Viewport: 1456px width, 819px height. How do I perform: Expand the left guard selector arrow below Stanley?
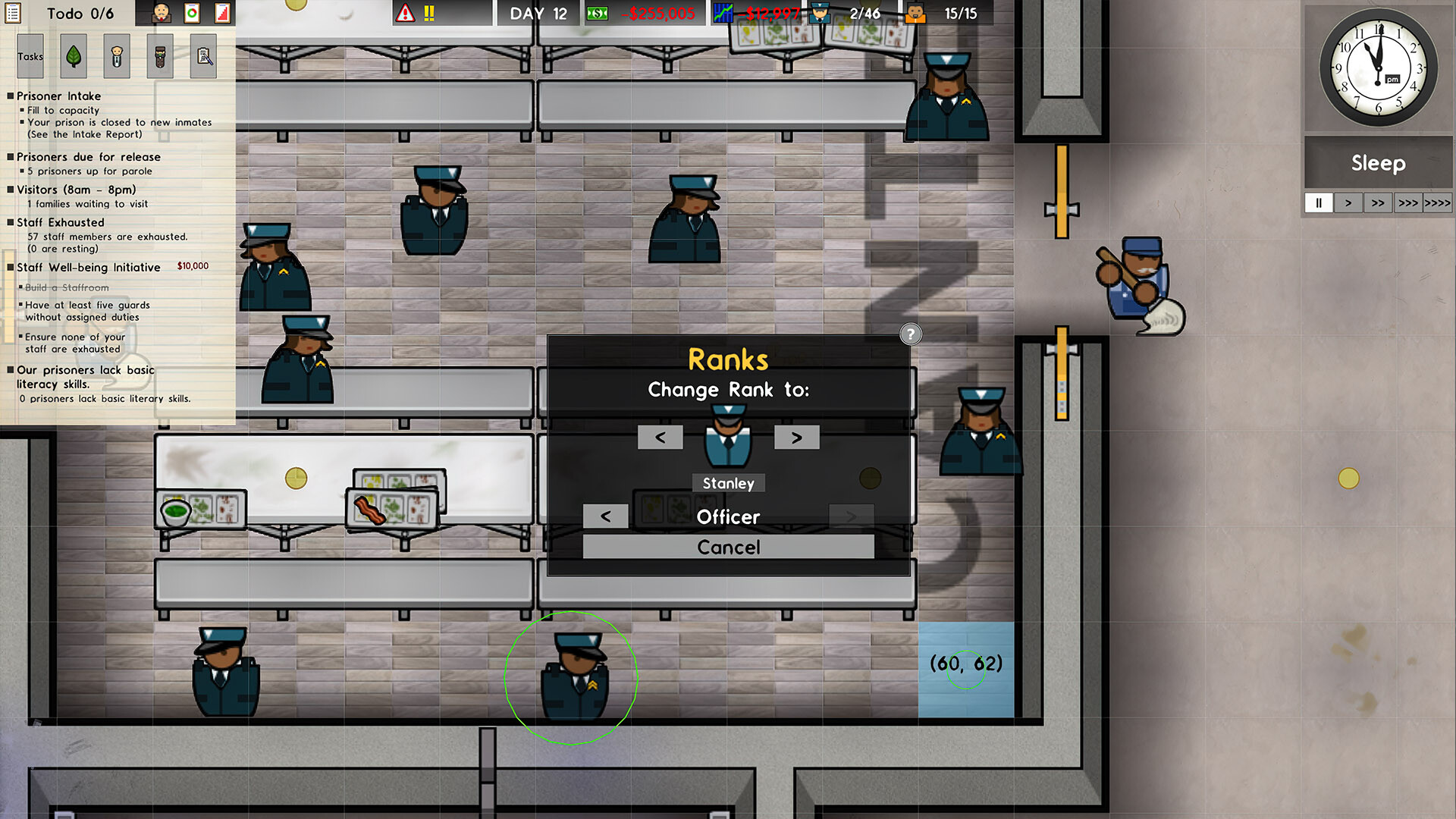tap(605, 516)
